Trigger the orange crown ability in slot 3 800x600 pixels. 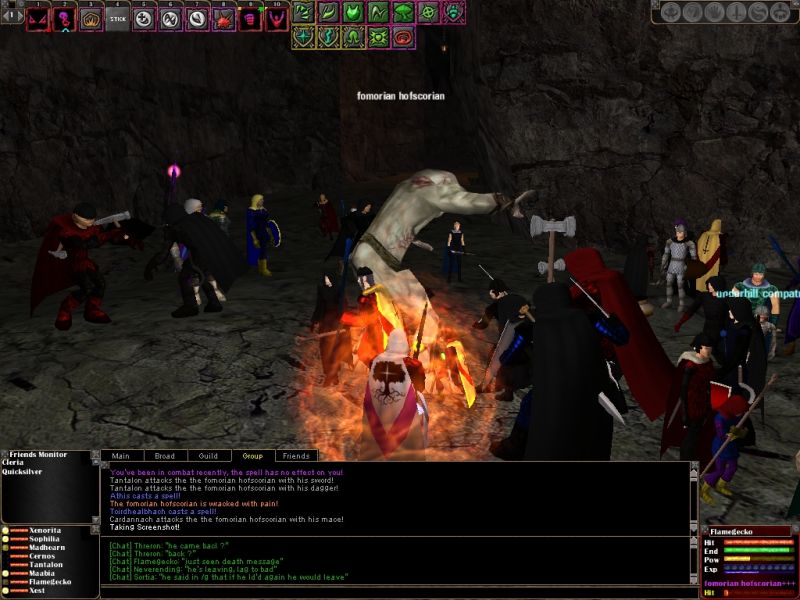pos(91,19)
